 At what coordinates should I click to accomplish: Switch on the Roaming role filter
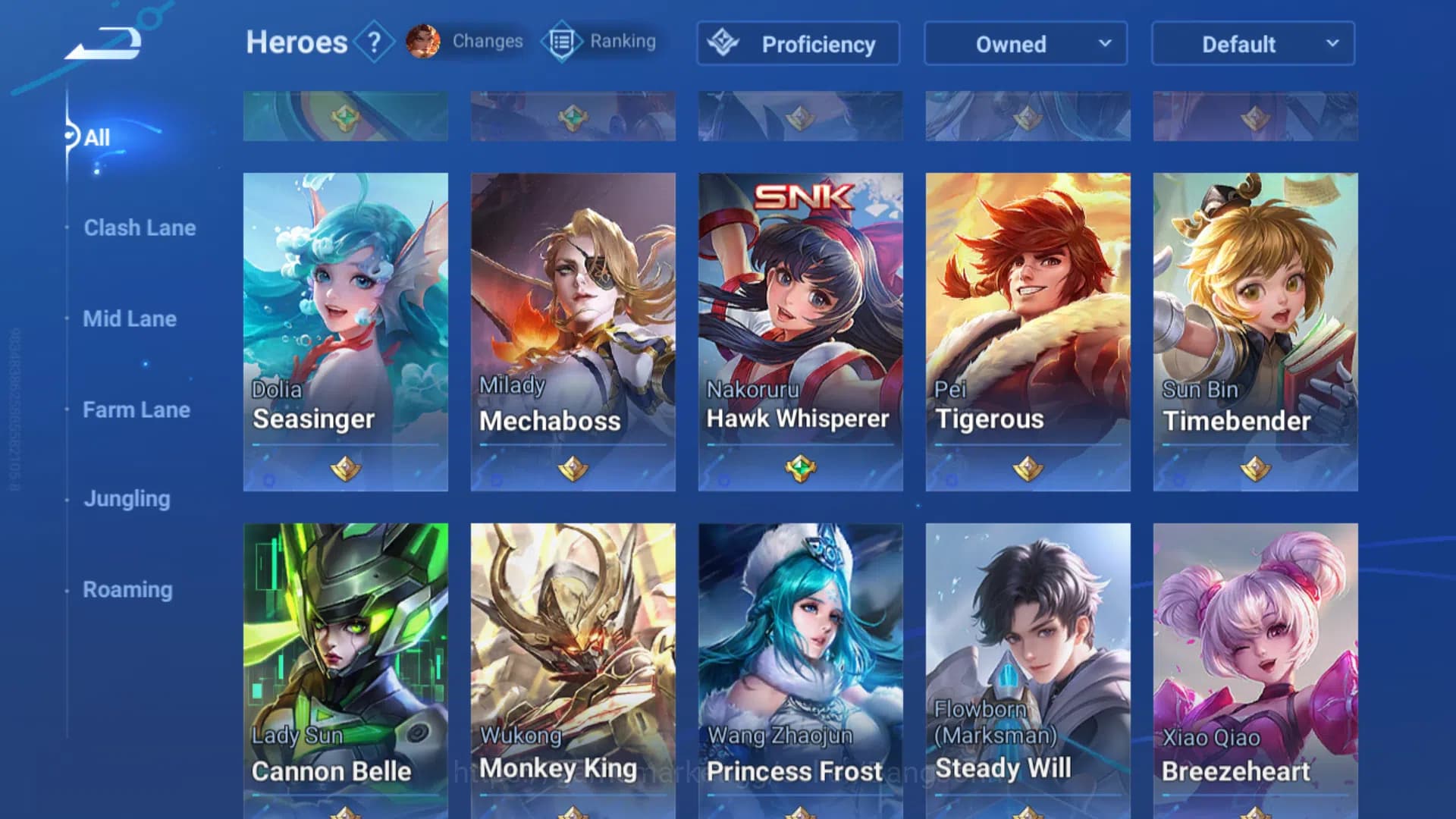(127, 589)
